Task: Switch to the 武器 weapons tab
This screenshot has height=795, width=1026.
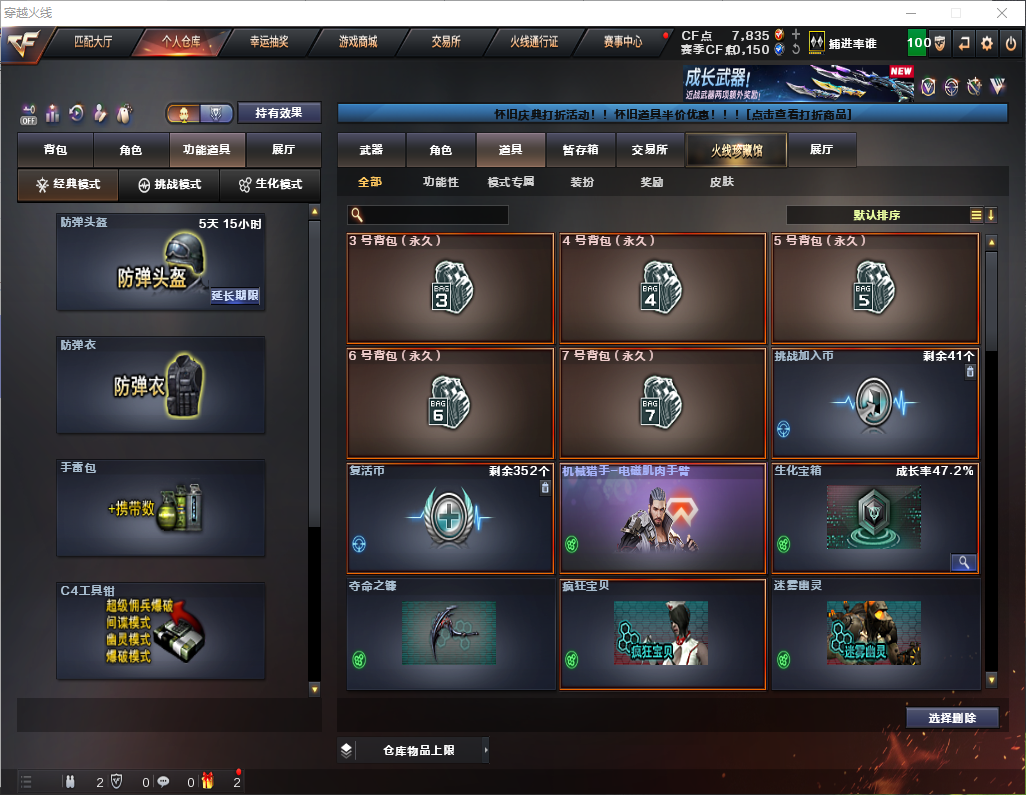Action: pos(371,150)
